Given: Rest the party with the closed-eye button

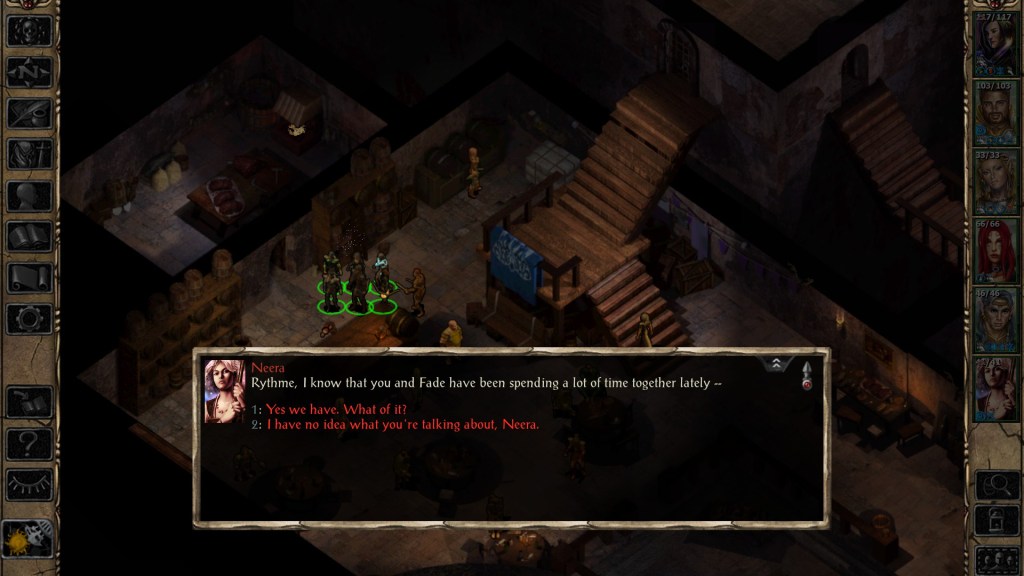Looking at the screenshot, I should point(30,484).
